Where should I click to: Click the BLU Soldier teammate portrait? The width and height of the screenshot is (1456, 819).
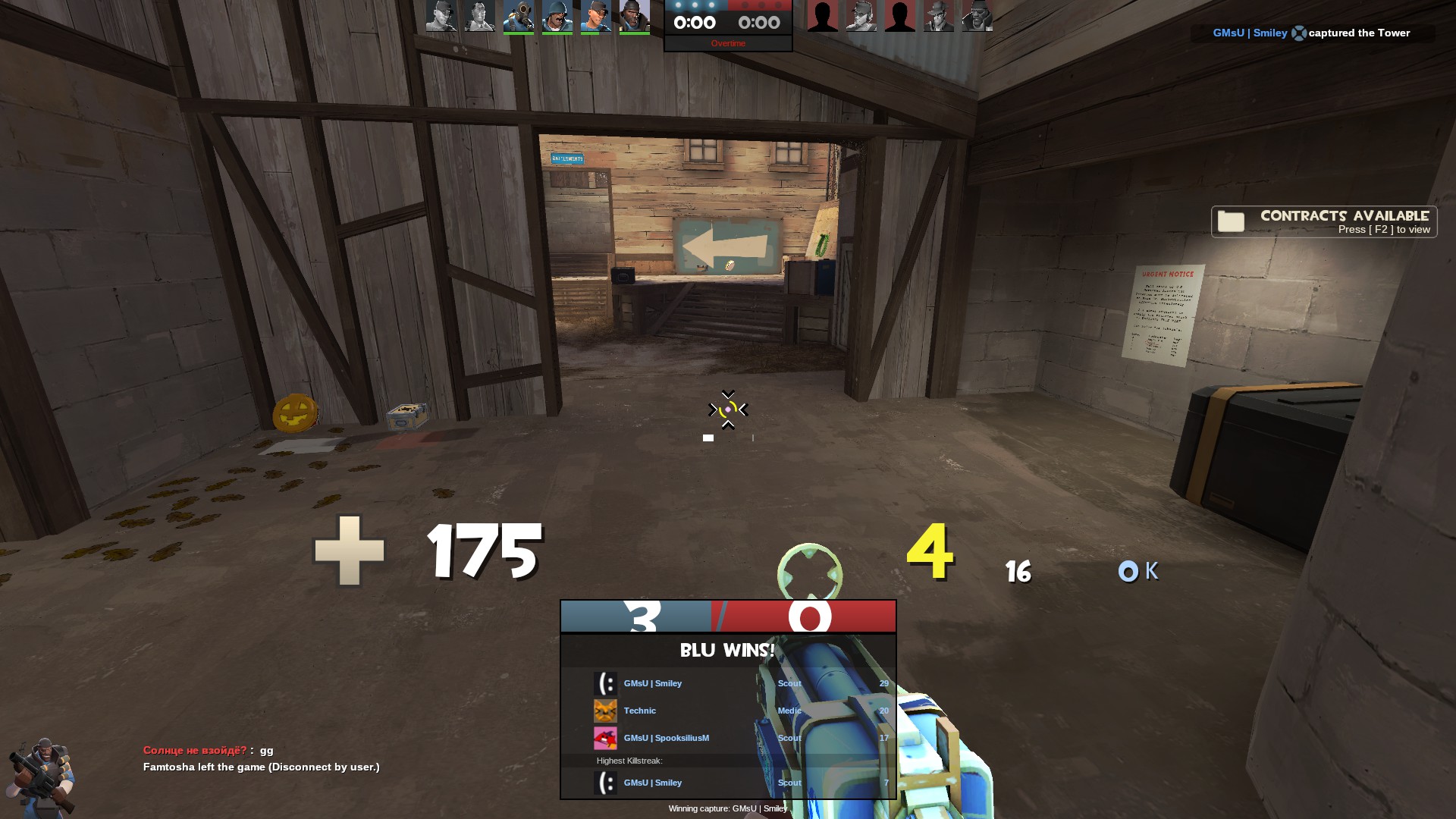(557, 17)
